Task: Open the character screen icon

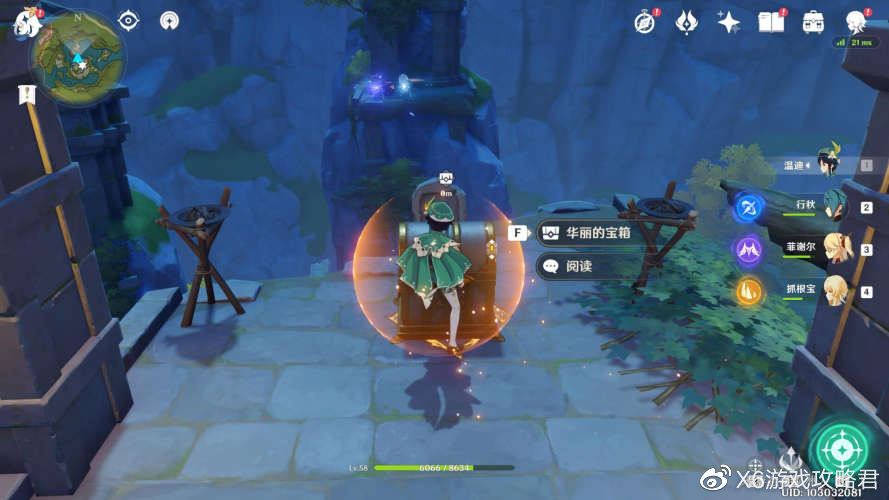Action: pyautogui.click(x=855, y=22)
